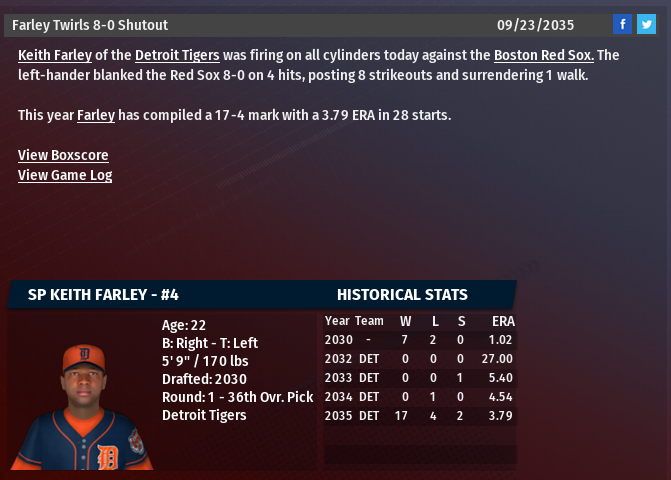Click the View Boxscore link

click(63, 156)
